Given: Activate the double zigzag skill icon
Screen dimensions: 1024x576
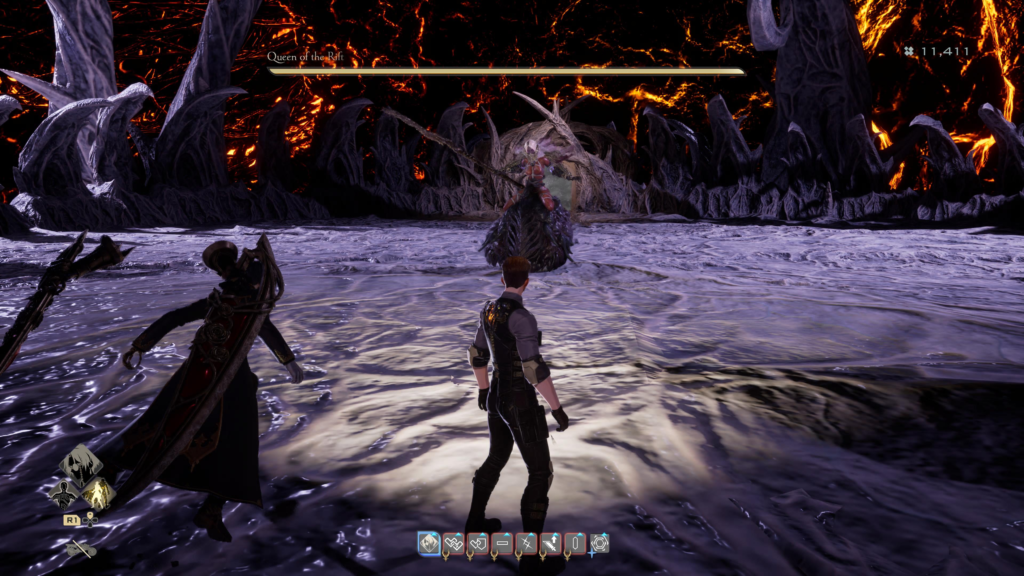Looking at the screenshot, I should (453, 543).
